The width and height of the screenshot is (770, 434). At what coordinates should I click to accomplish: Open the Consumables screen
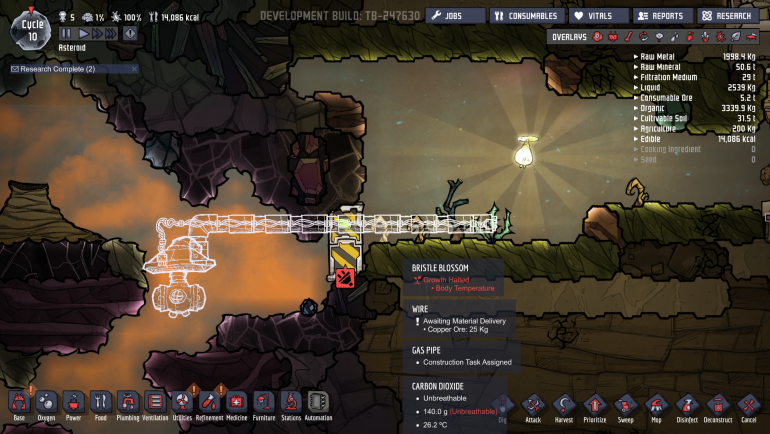(525, 16)
